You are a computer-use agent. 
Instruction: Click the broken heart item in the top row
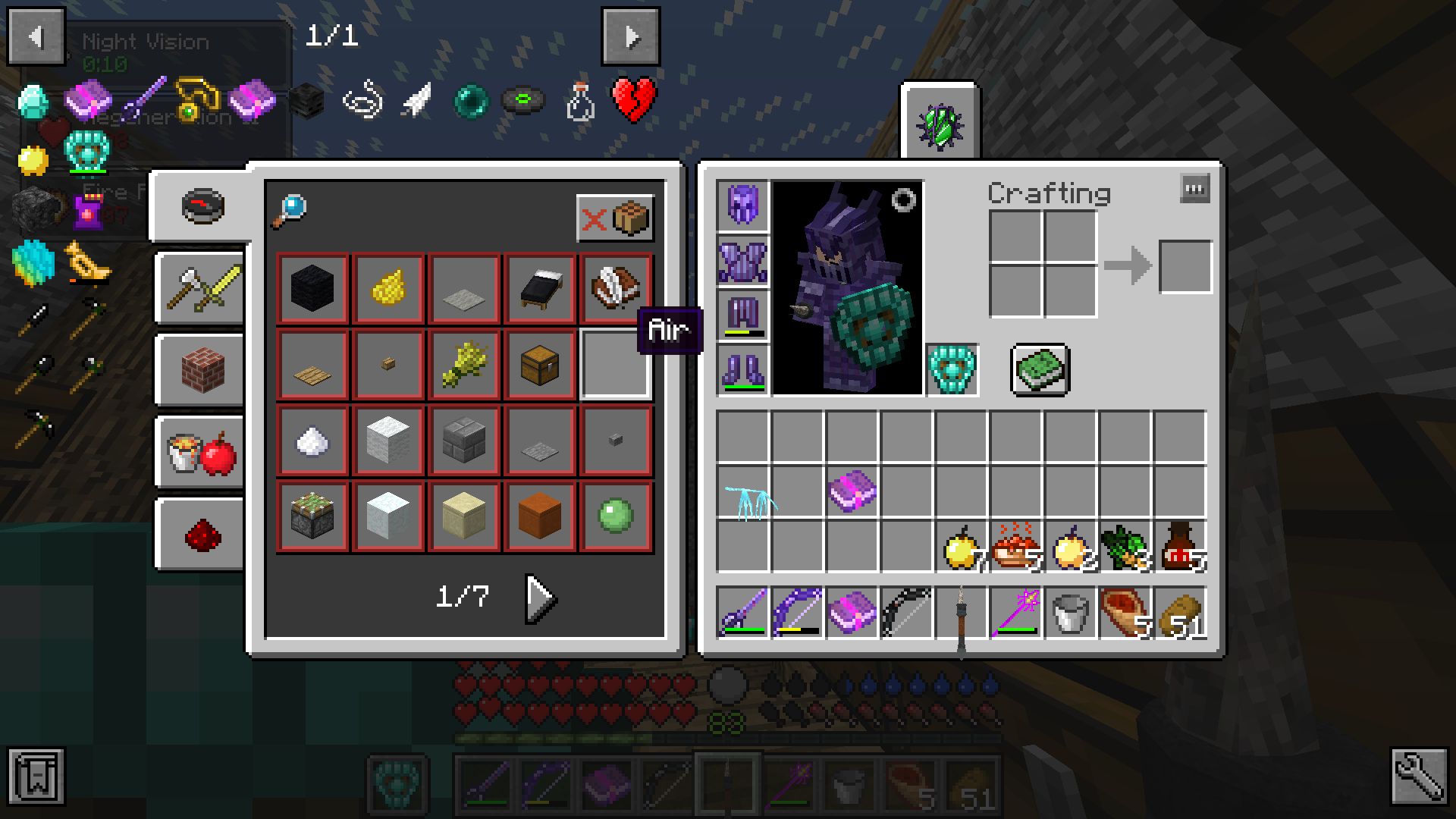[x=634, y=99]
